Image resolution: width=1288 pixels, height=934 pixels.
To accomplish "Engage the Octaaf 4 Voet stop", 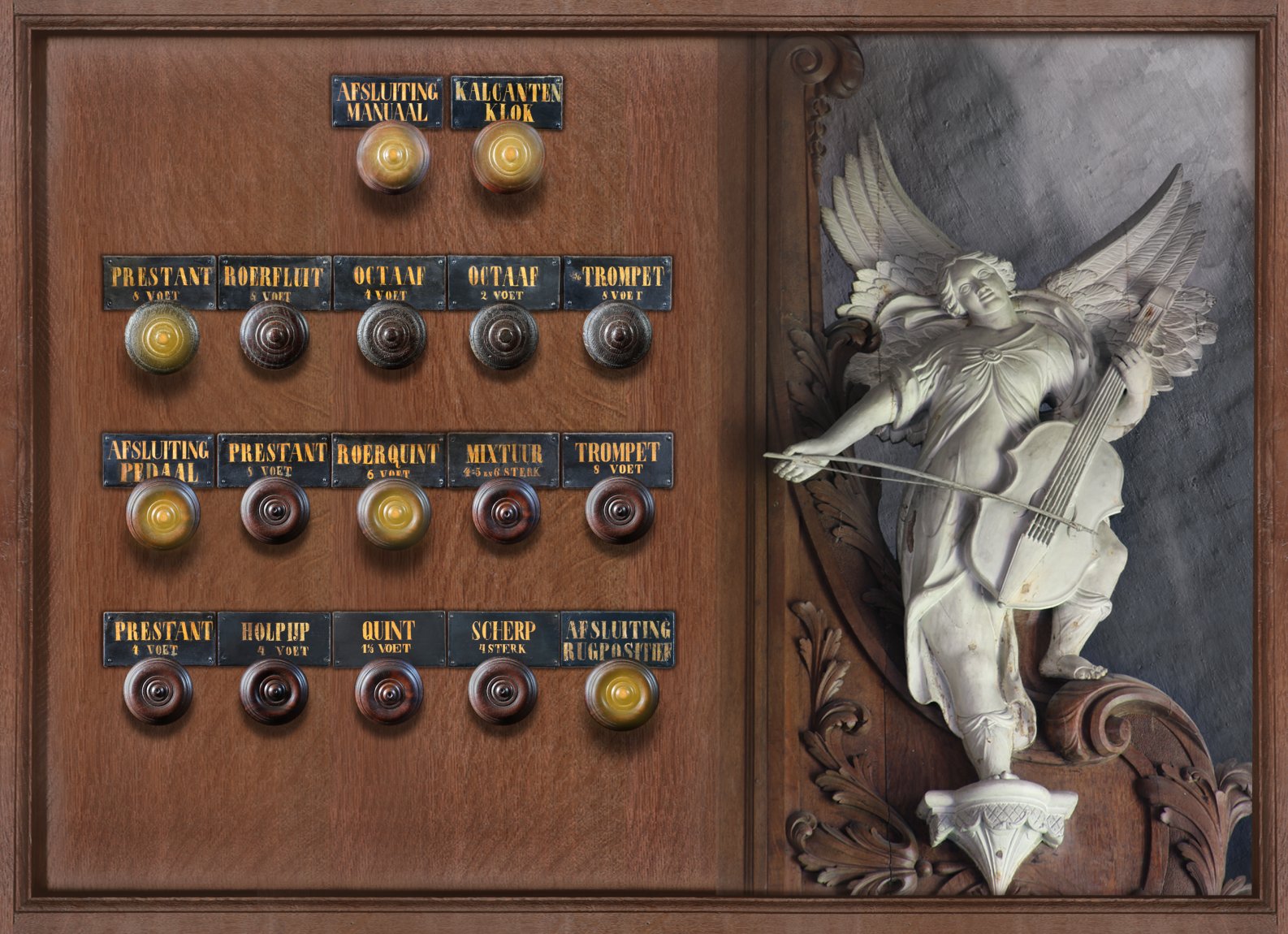I will tap(391, 335).
